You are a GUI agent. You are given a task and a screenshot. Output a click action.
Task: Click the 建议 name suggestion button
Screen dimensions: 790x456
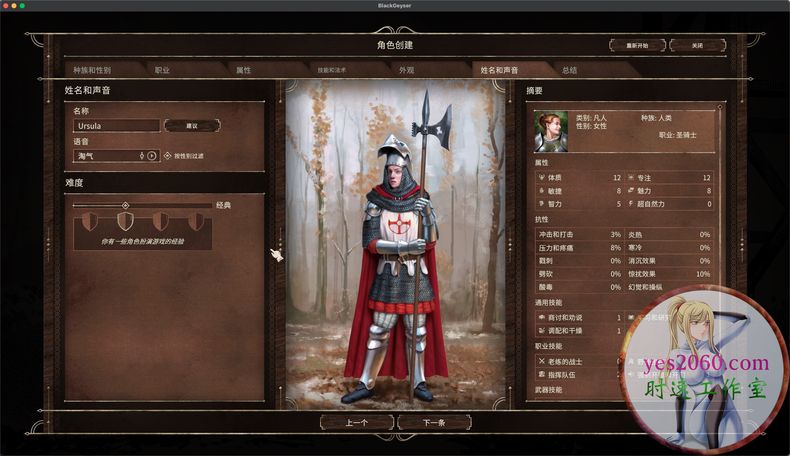[192, 126]
